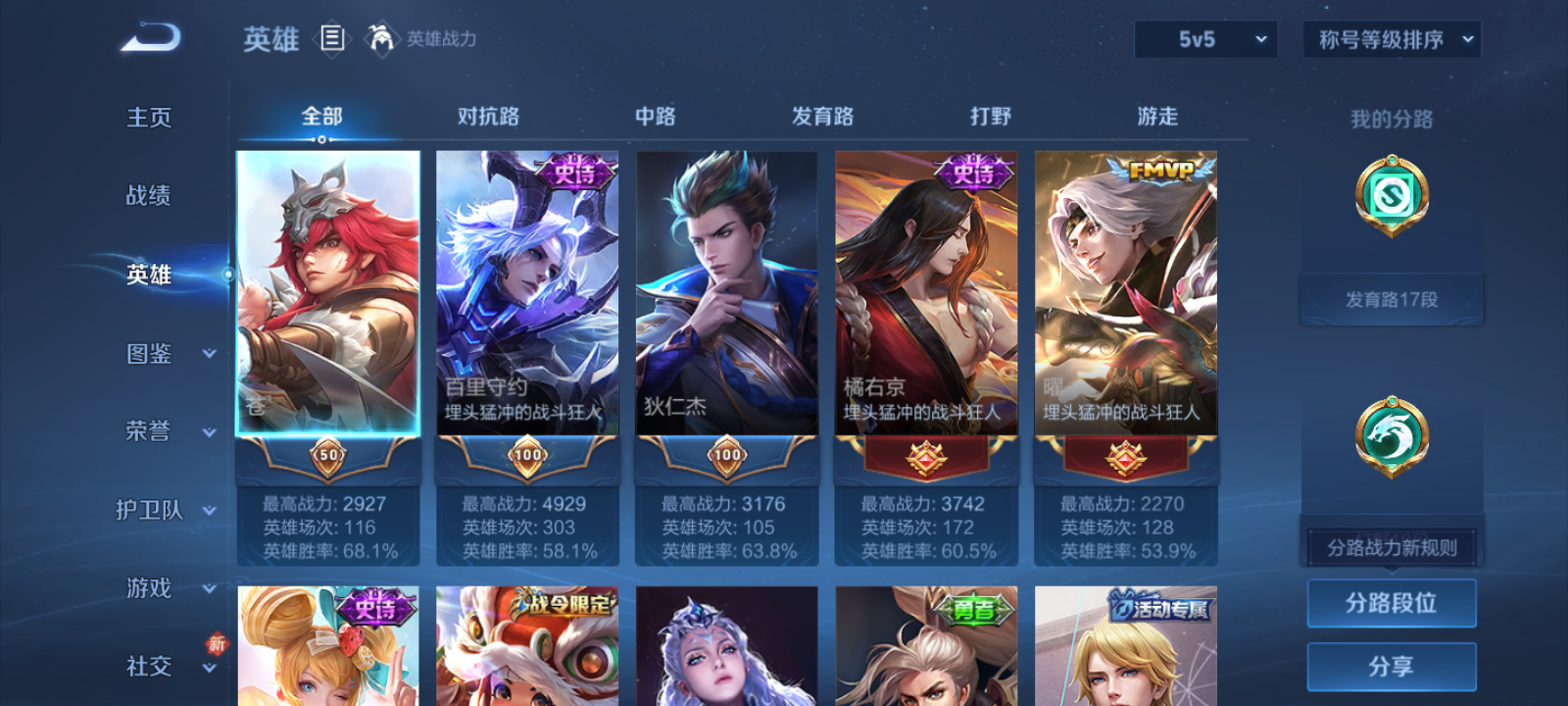The height and width of the screenshot is (706, 1568).
Task: Click the 分路段位 button
Action: click(x=1393, y=603)
